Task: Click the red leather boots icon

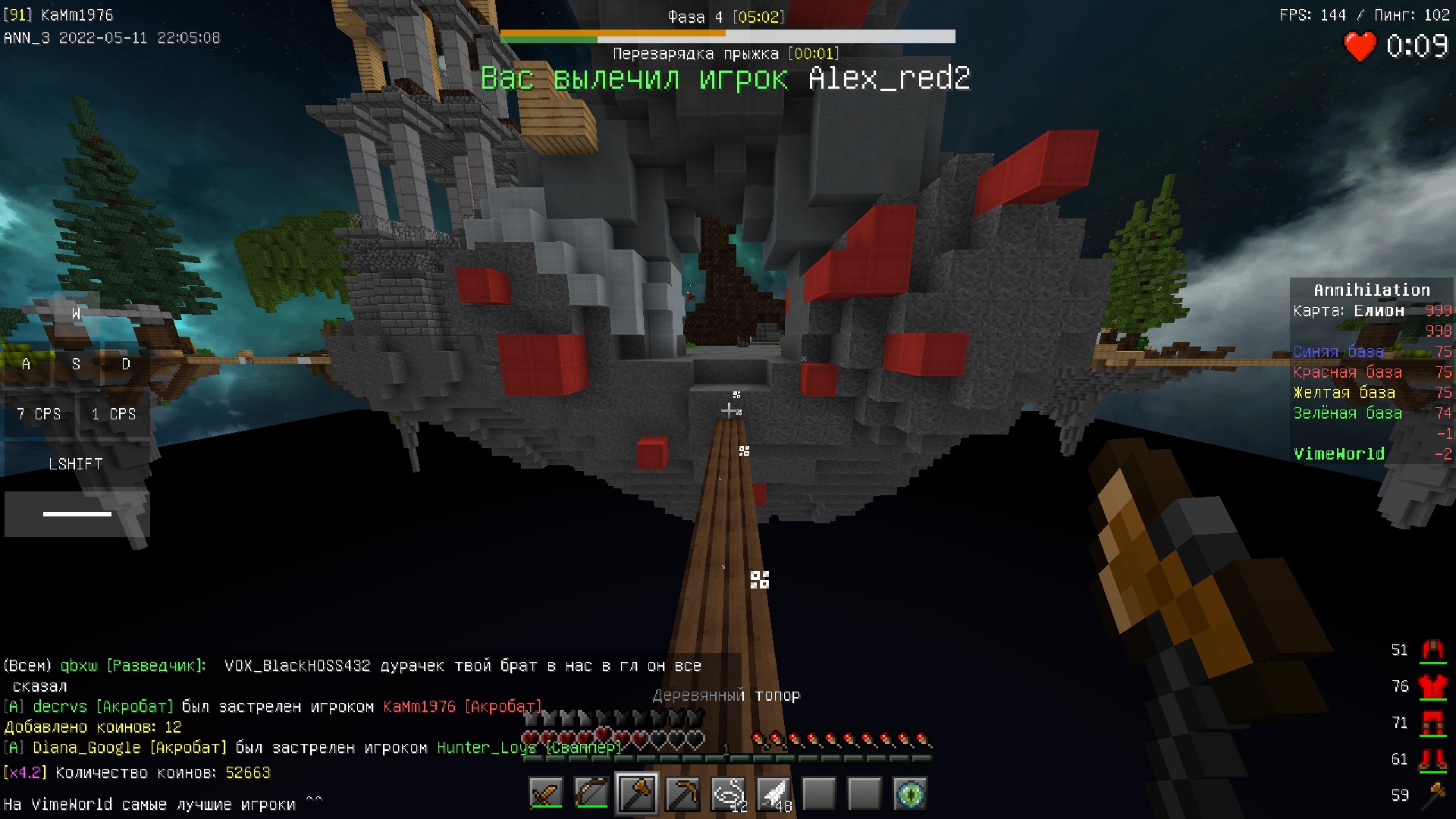Action: pos(1432,759)
